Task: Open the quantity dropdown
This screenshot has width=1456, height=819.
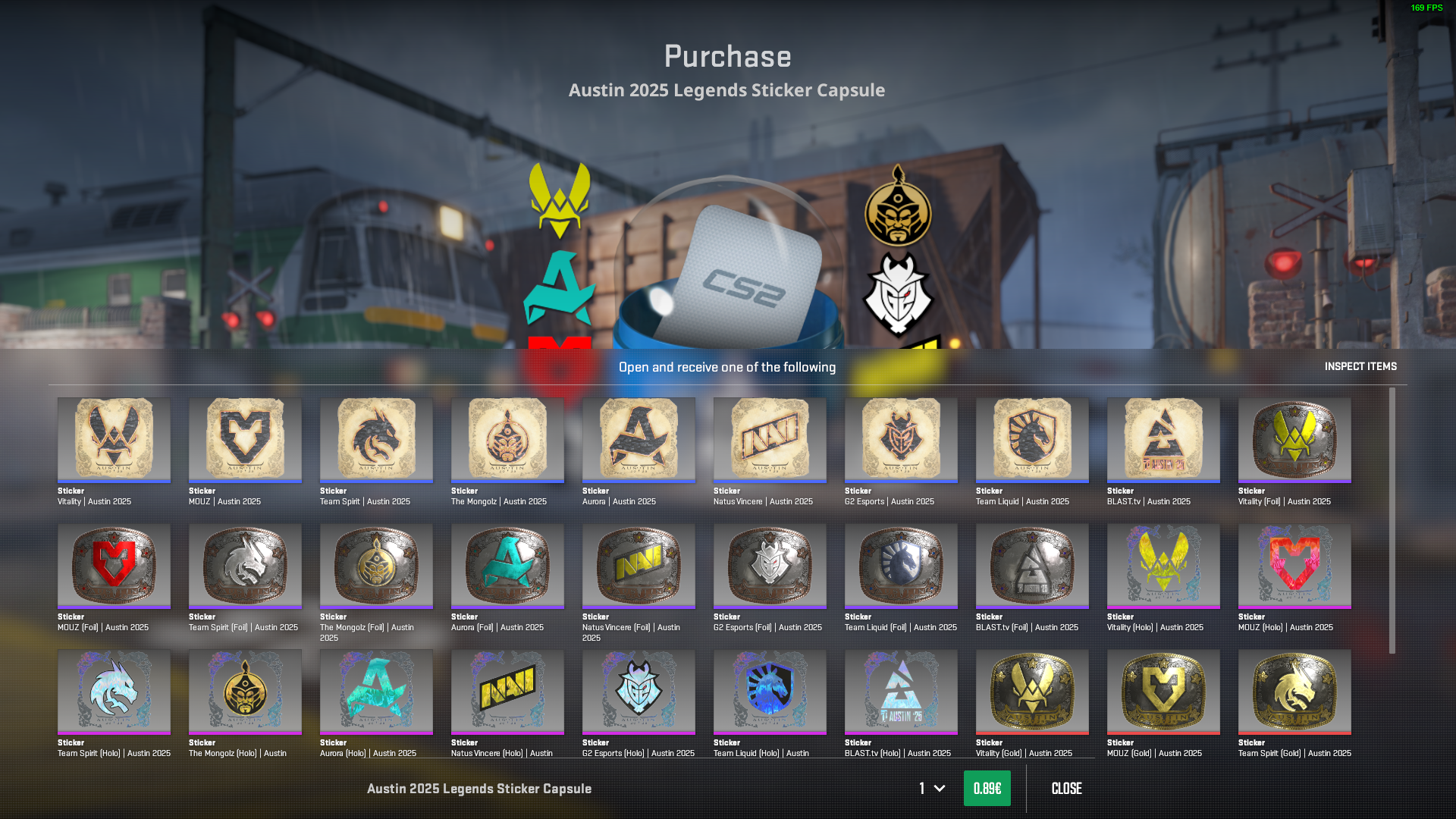Action: click(932, 789)
